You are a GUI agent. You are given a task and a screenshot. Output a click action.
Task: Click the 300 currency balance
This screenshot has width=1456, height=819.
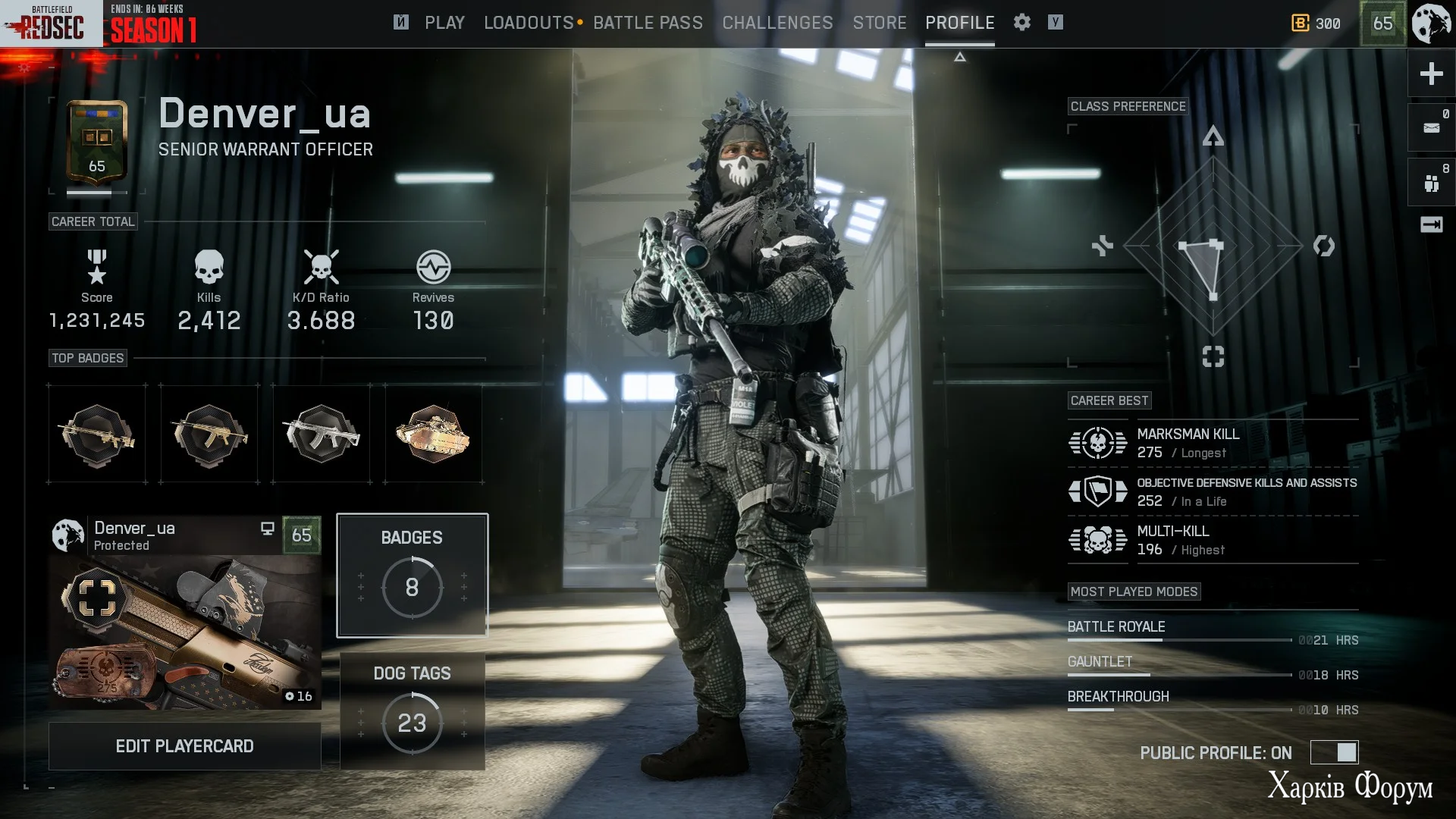[1316, 24]
